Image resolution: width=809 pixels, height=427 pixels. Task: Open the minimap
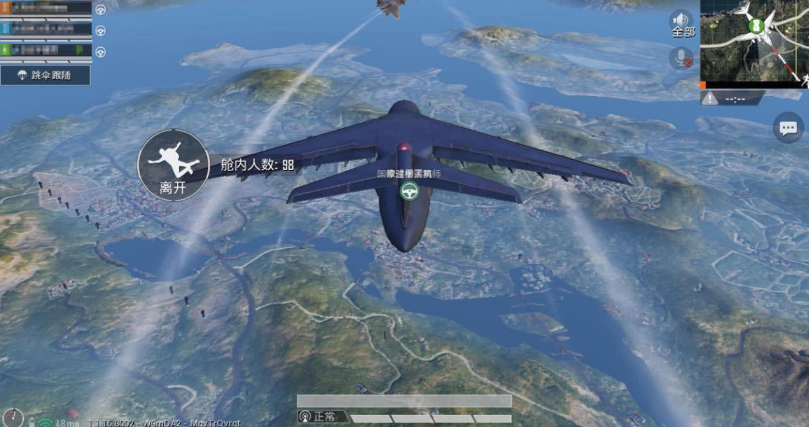click(754, 42)
